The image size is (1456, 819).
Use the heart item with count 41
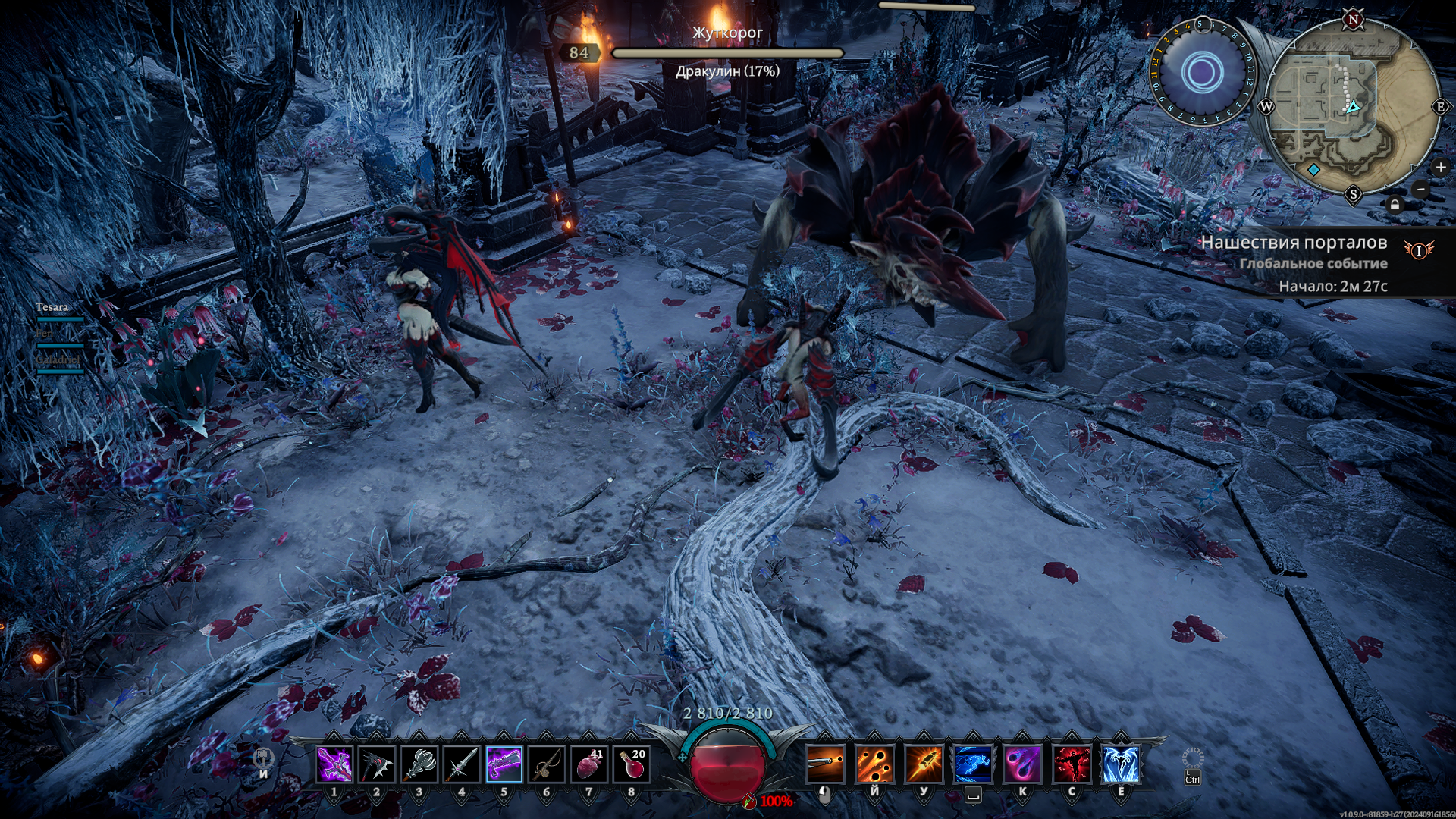[588, 764]
